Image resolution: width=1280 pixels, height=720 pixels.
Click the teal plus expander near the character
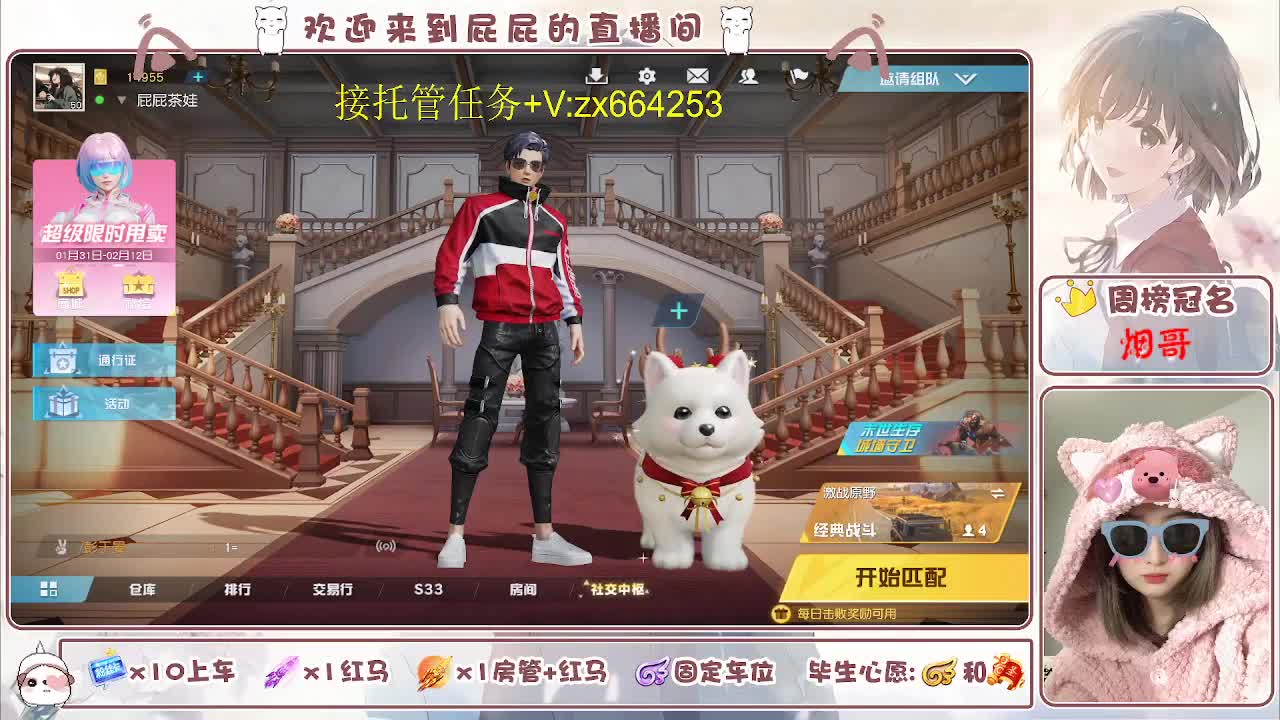tap(678, 311)
